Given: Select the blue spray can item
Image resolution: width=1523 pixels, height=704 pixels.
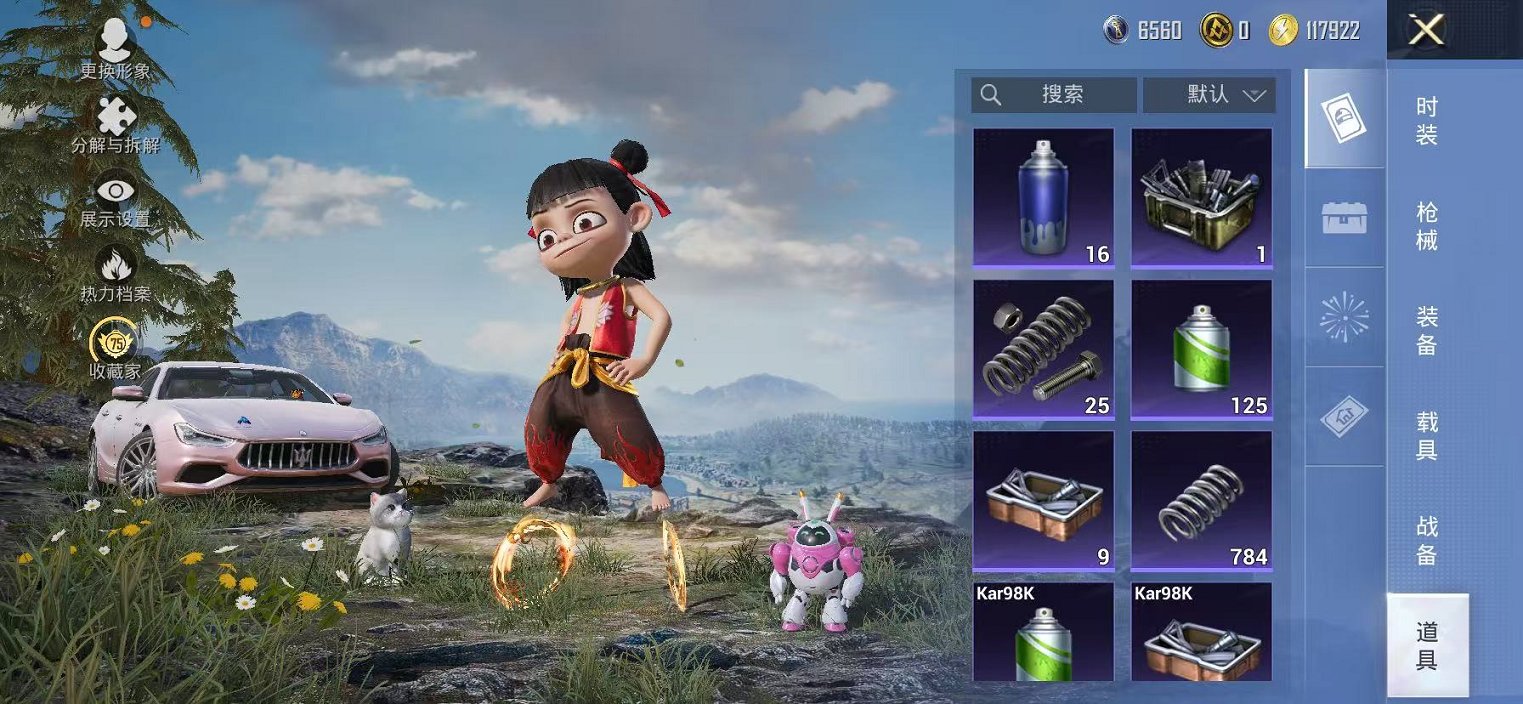Looking at the screenshot, I should (1043, 197).
